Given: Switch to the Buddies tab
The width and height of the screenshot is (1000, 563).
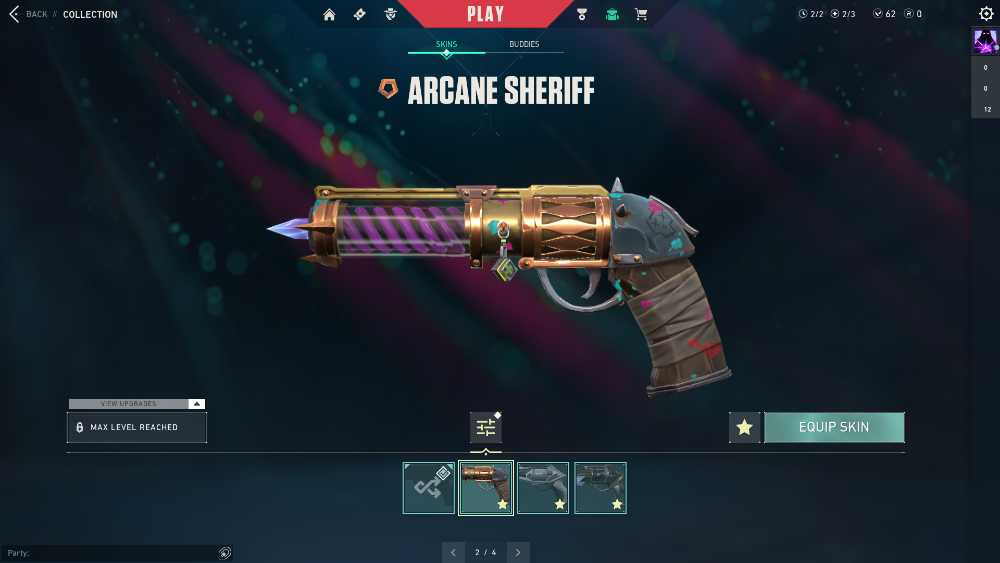Looking at the screenshot, I should point(524,45).
